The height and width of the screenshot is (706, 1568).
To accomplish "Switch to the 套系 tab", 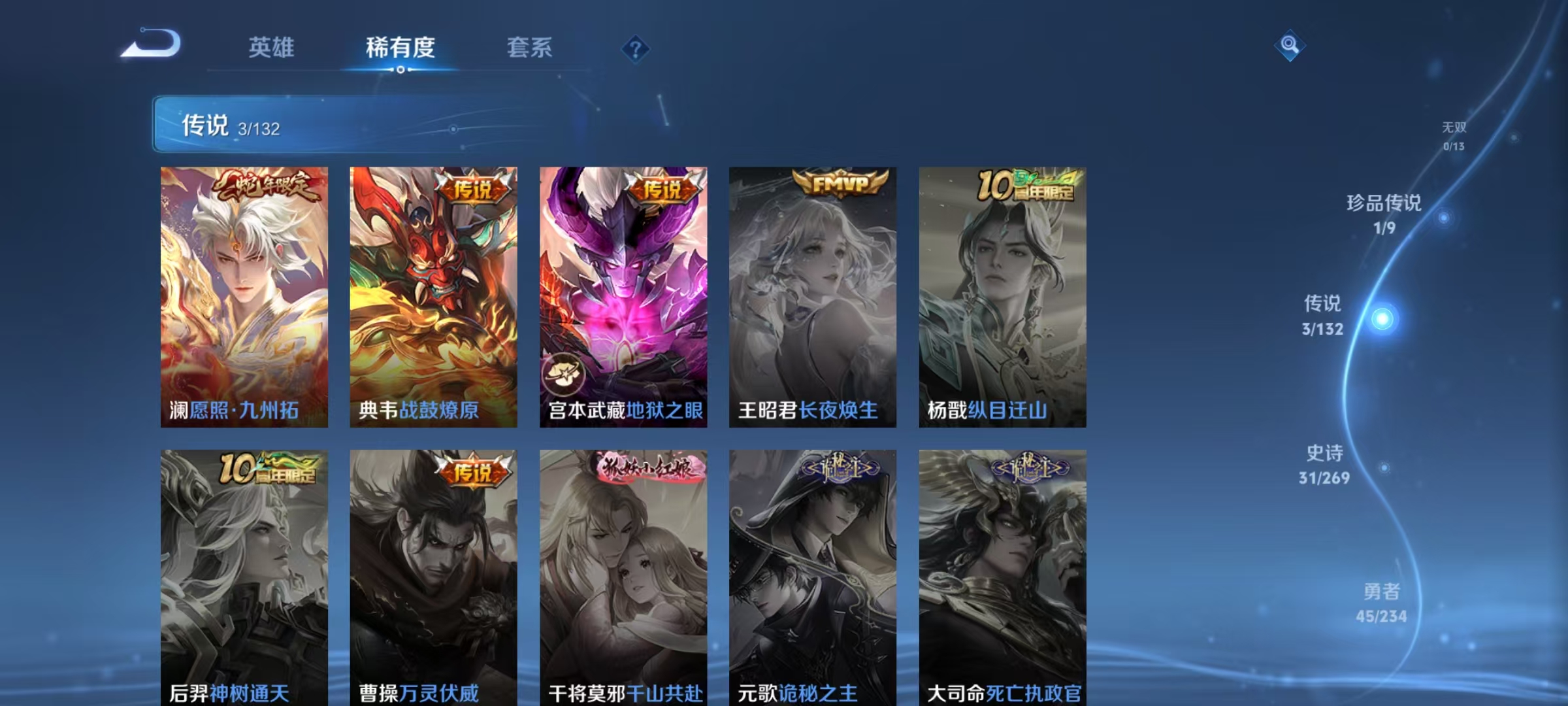I will 530,48.
